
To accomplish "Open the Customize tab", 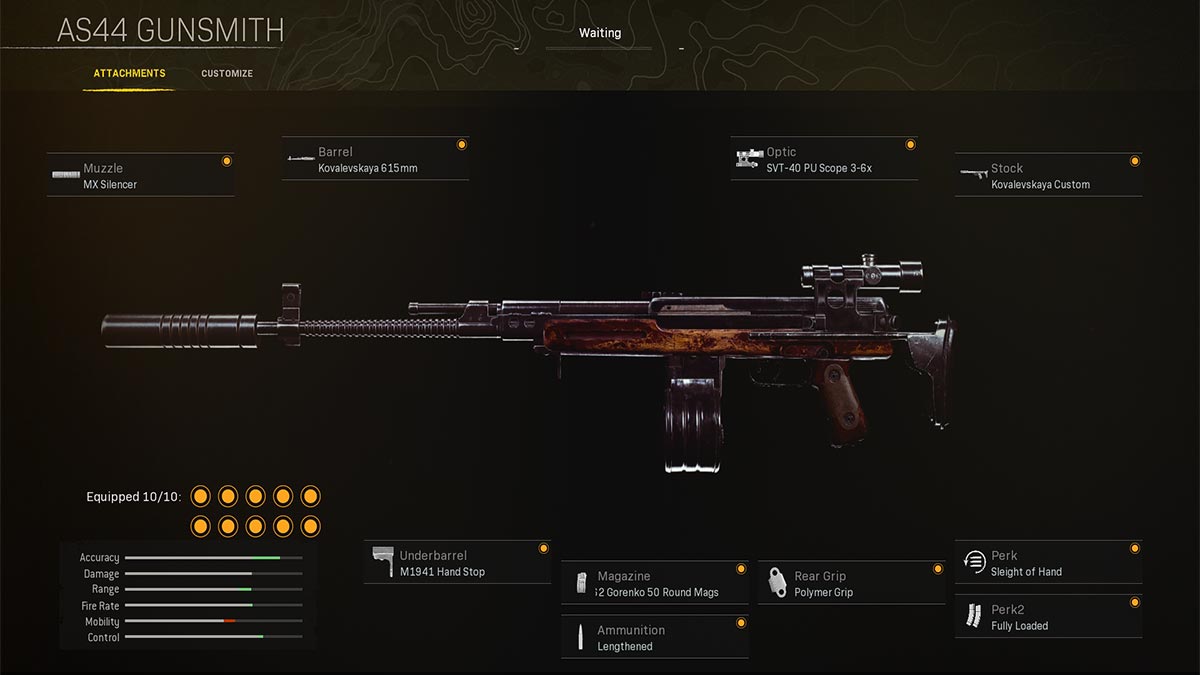I will pos(227,73).
